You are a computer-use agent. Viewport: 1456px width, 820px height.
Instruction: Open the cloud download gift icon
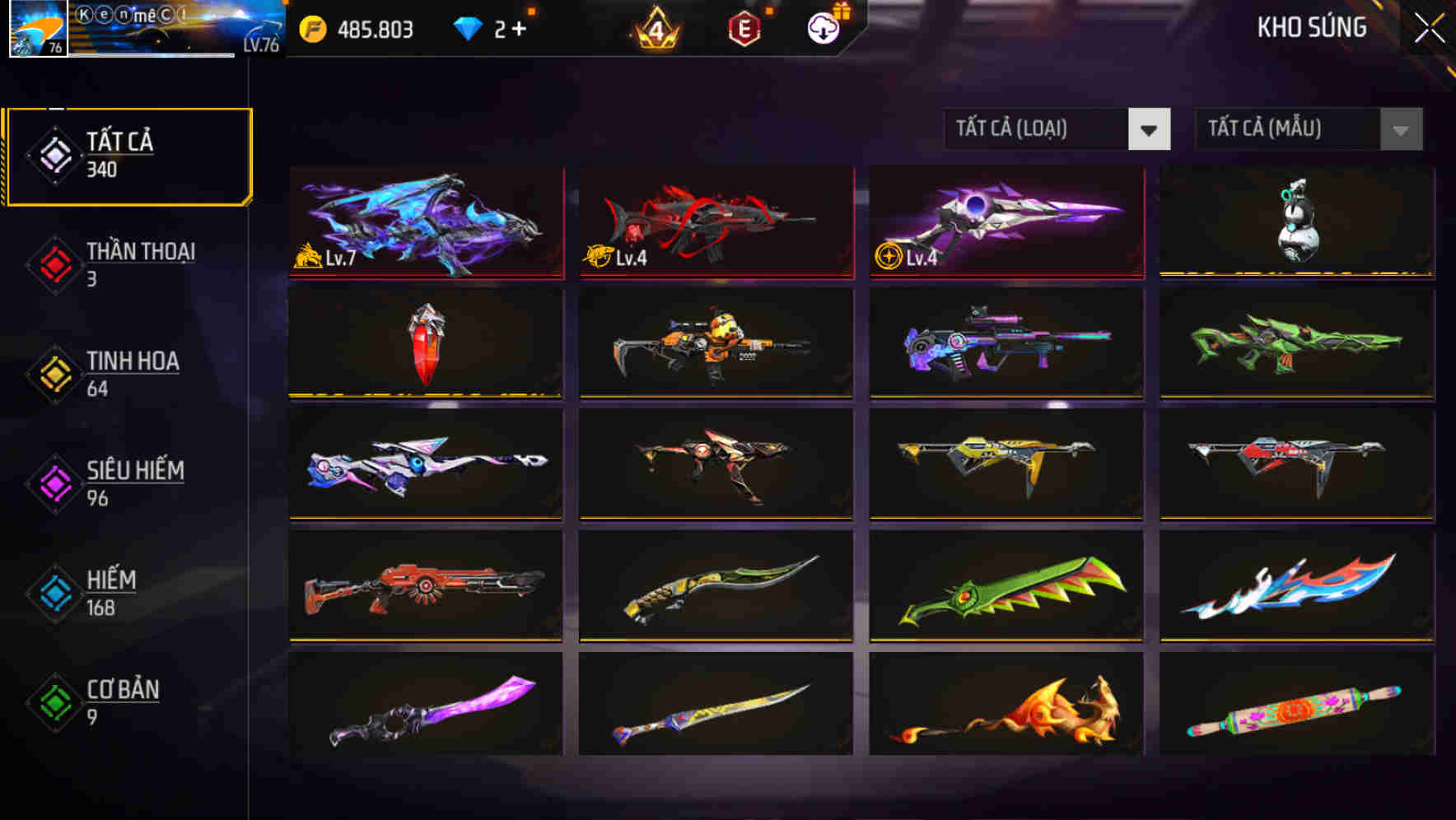pyautogui.click(x=822, y=27)
